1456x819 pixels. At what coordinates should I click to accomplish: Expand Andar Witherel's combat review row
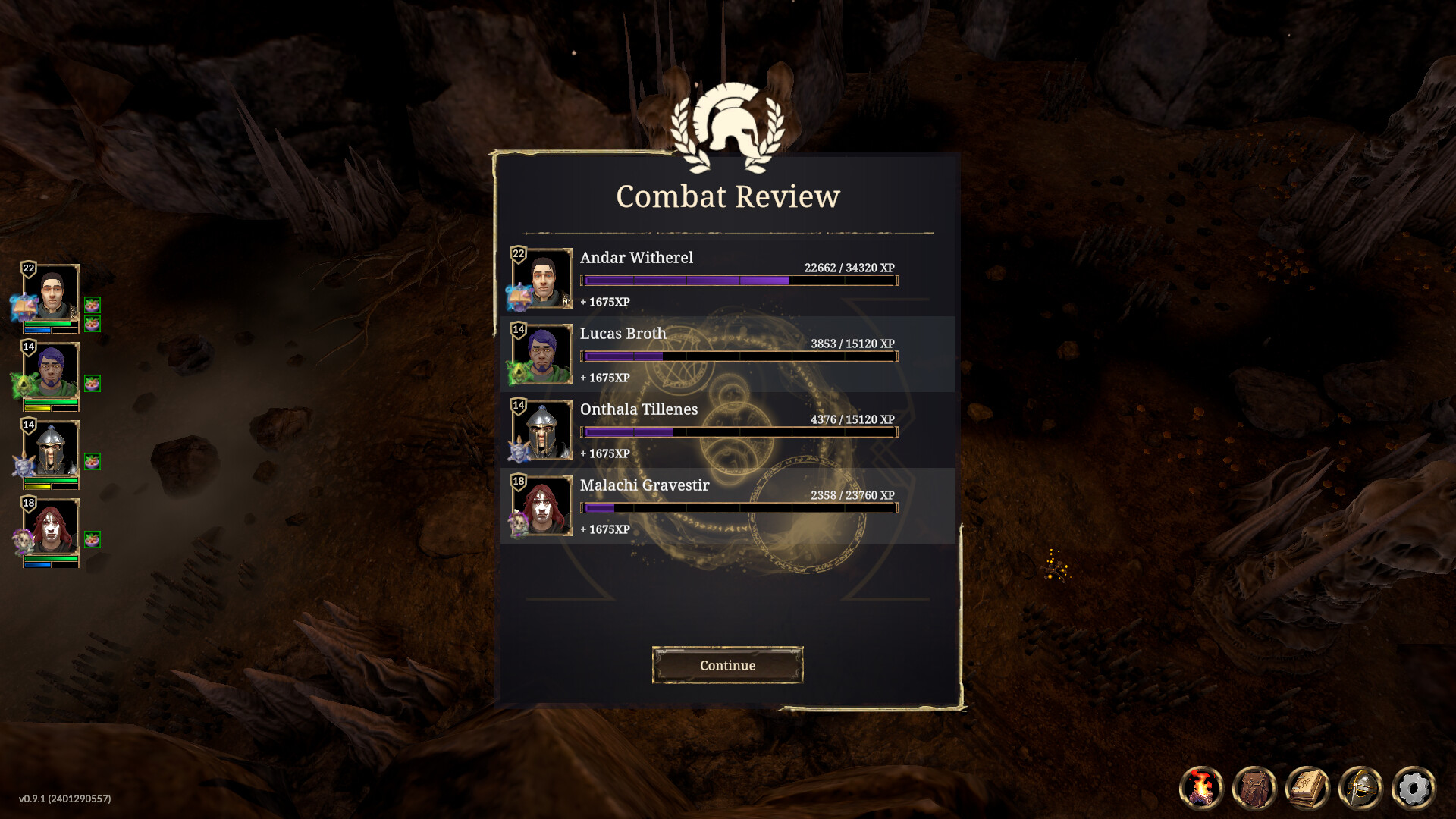[728, 279]
